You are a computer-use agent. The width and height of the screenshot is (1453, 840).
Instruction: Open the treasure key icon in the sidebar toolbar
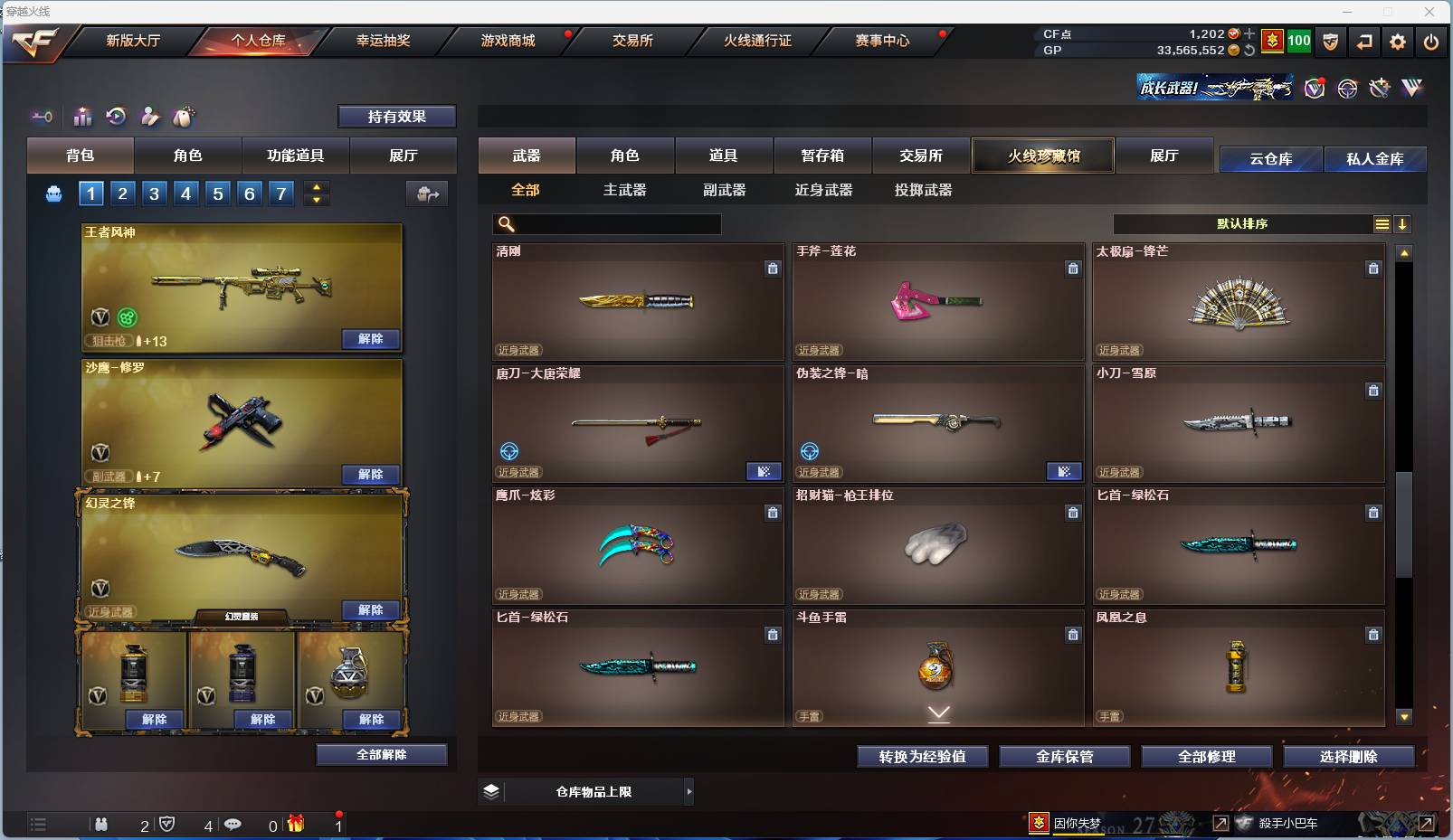(42, 117)
